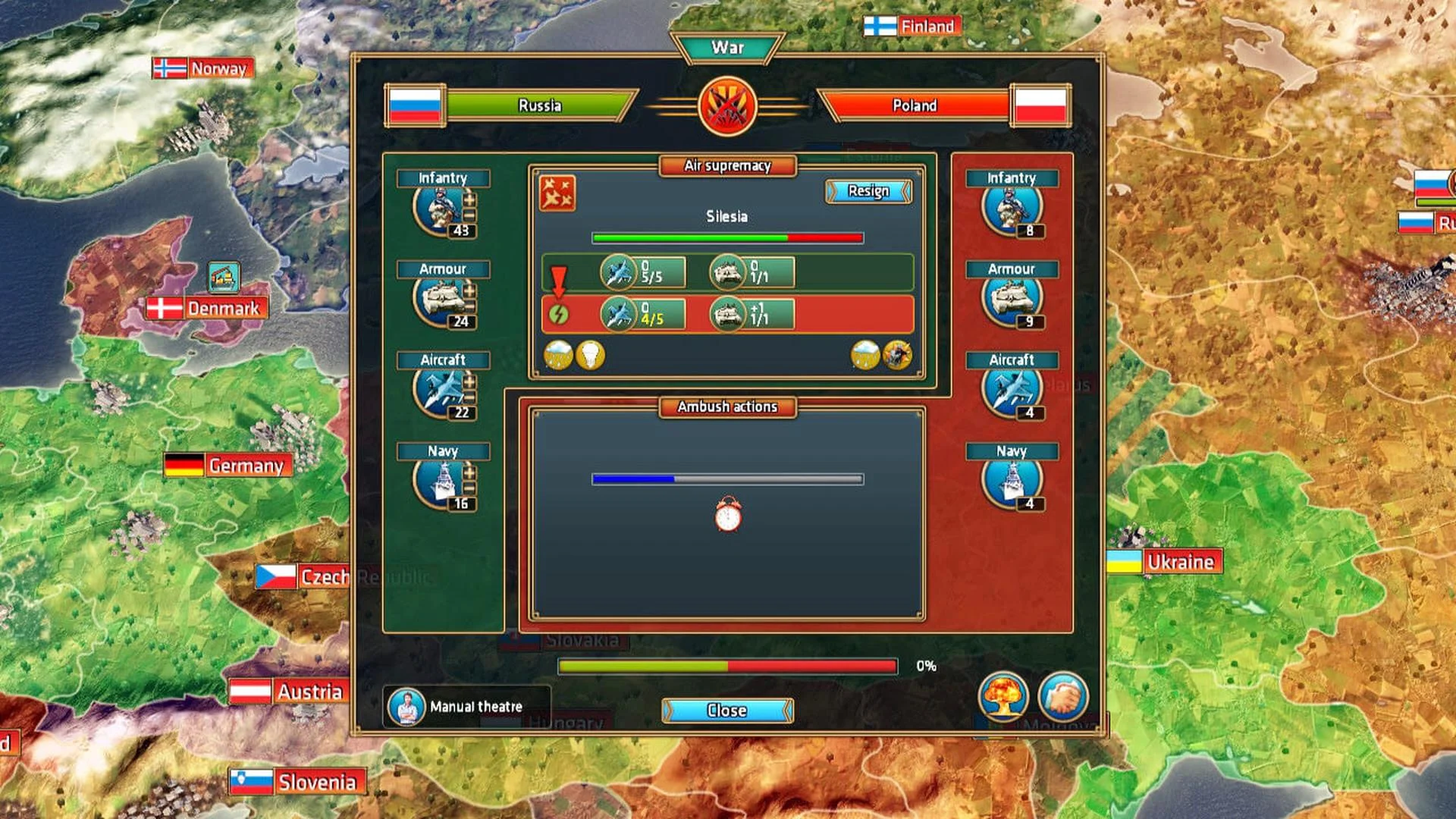Select the lightbulb icon in Air supremacy panel
The width and height of the screenshot is (1456, 819).
591,353
